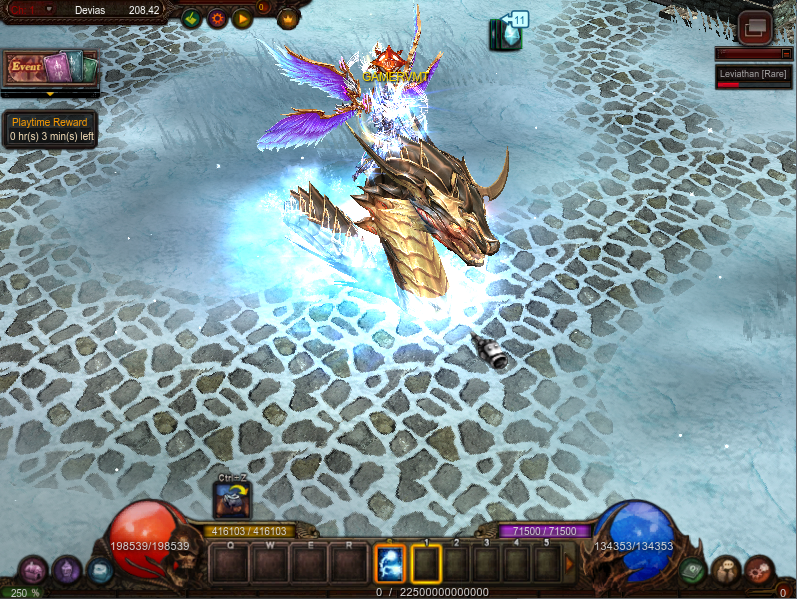Select the highlighted hotbar slot 1
797x599 pixels.
point(426,565)
